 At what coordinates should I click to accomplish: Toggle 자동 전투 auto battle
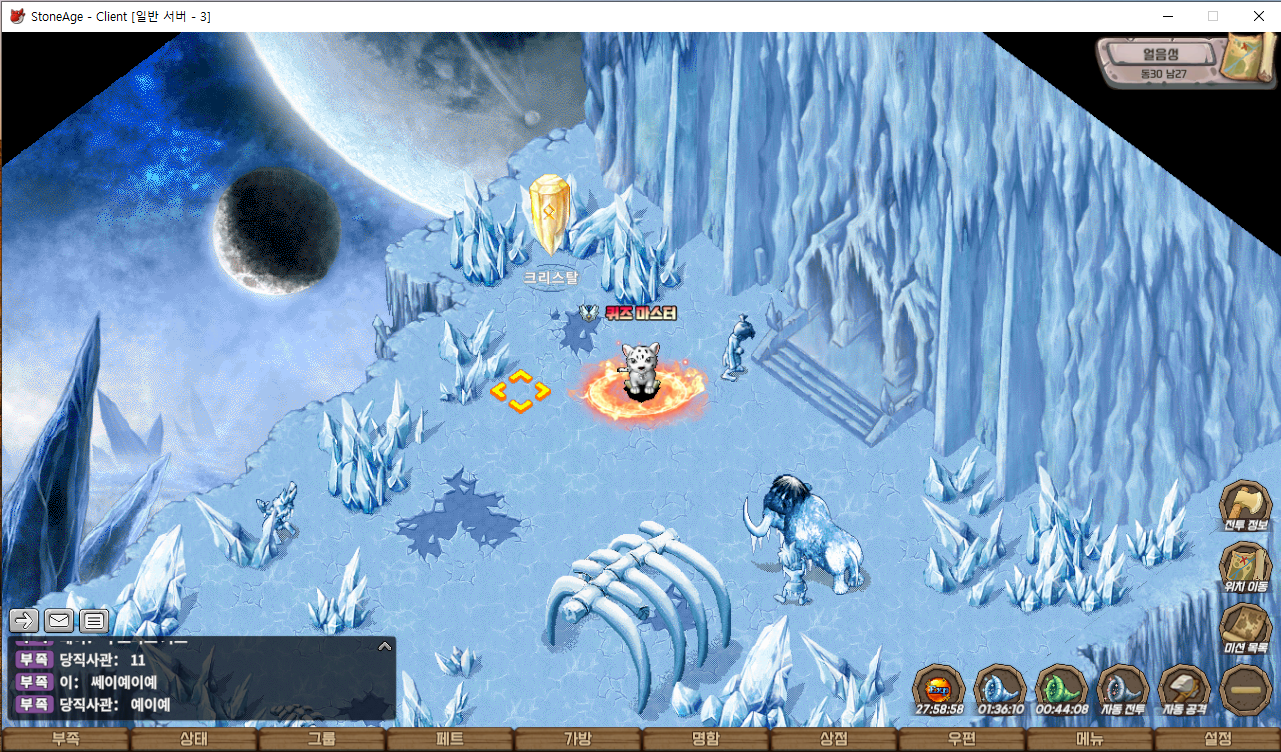coord(1123,688)
